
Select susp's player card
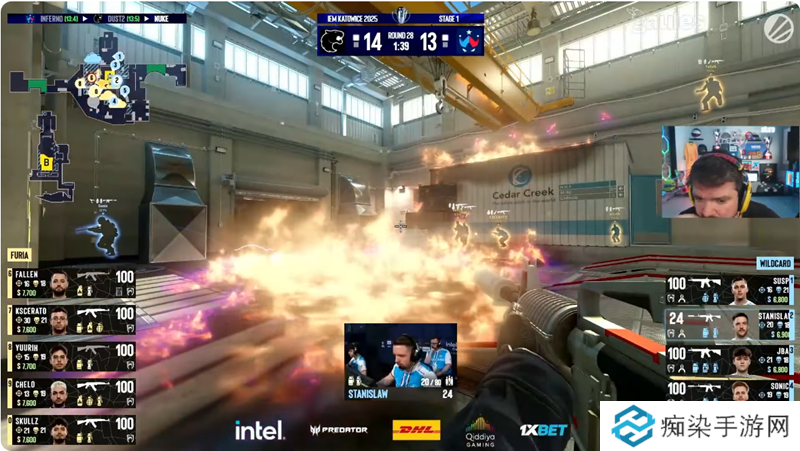(x=730, y=291)
